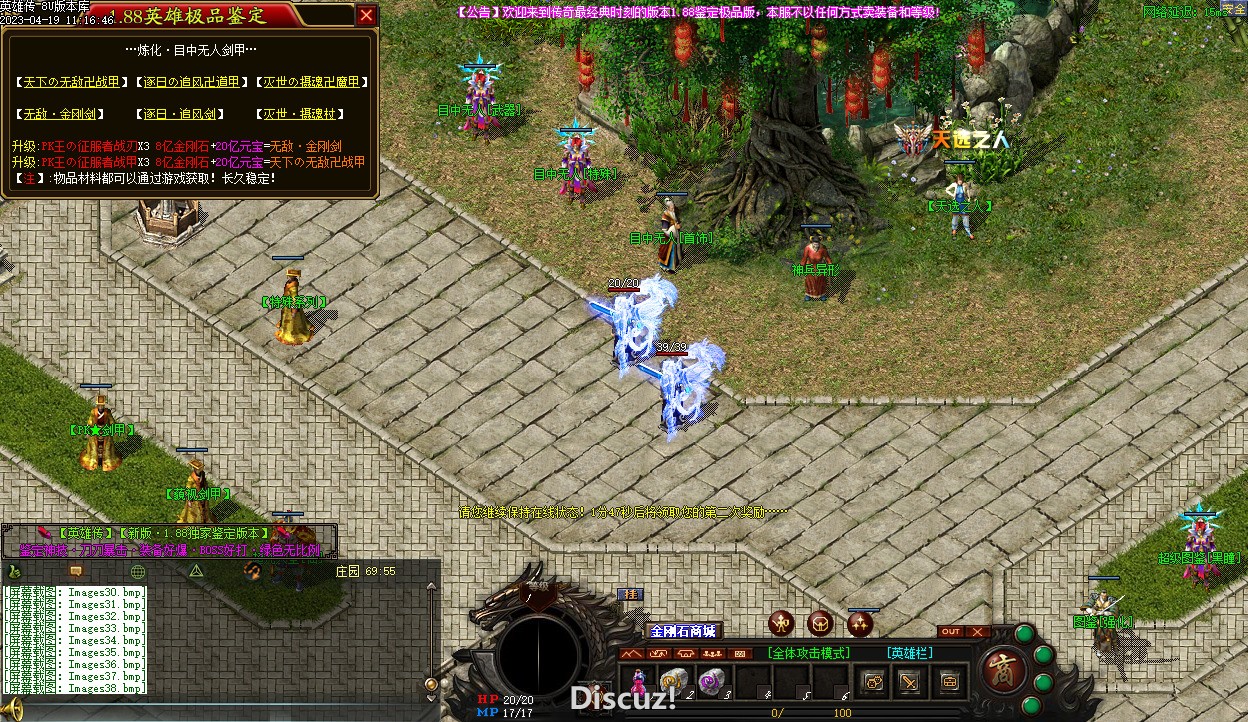1248x722 pixels.
Task: Click the OUT button
Action: [x=951, y=632]
